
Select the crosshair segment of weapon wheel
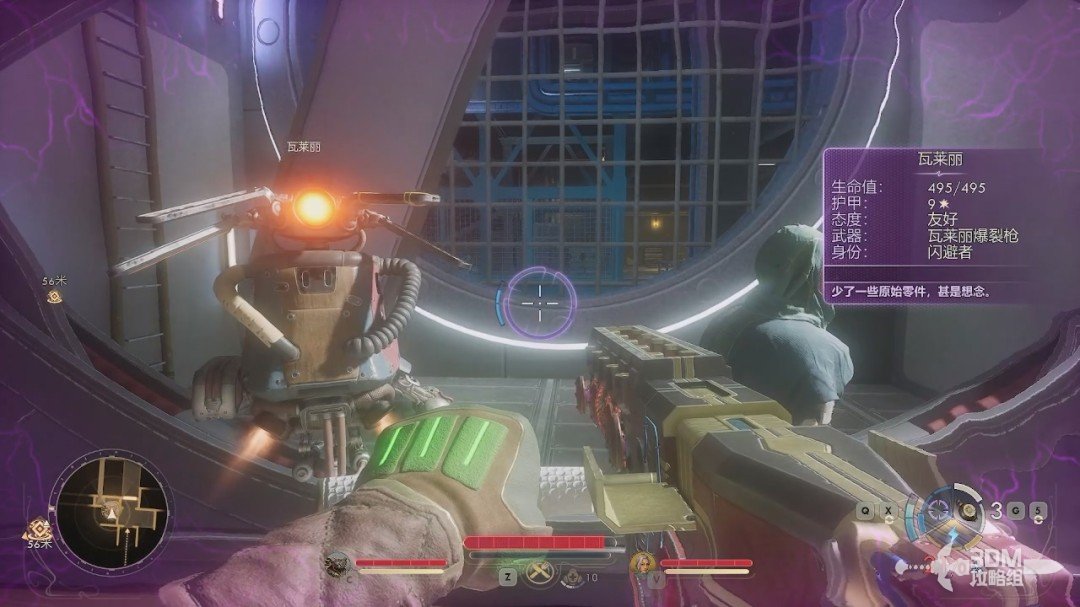(x=938, y=510)
